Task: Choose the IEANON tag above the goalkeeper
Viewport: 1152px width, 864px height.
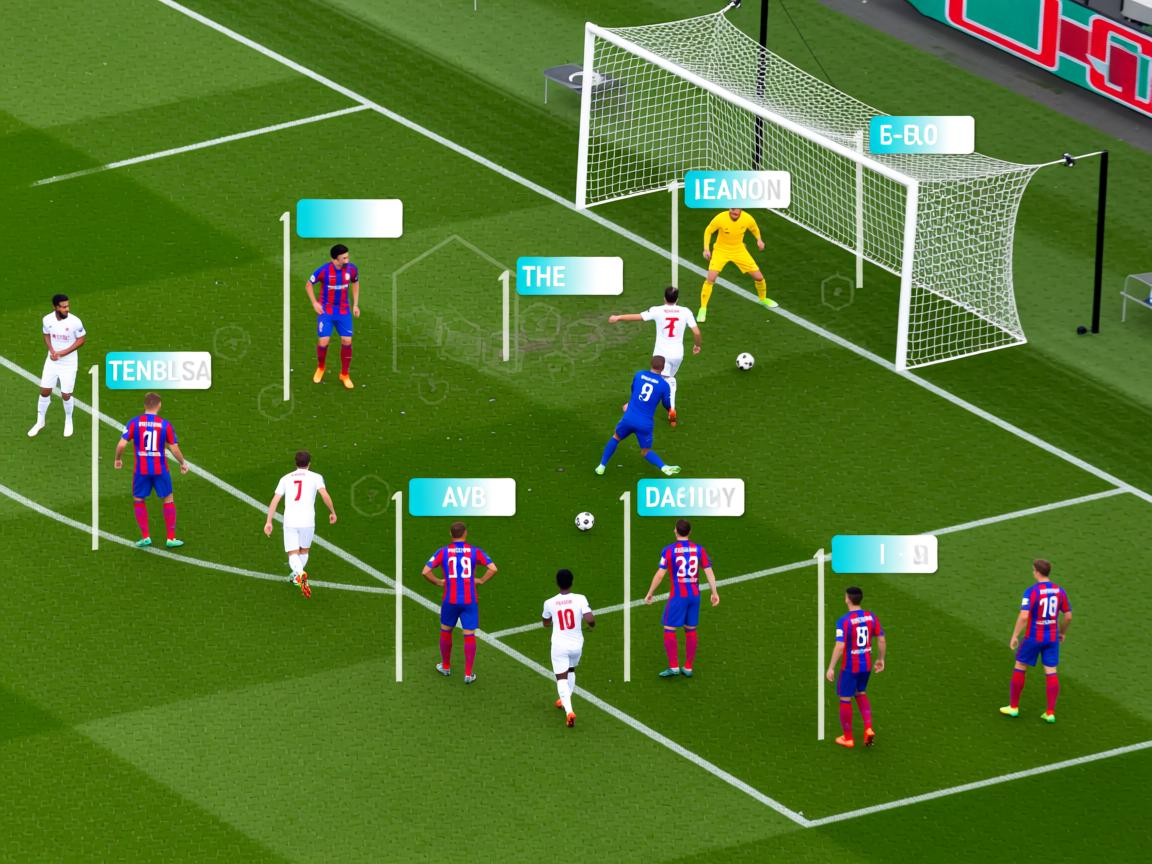Action: [x=737, y=189]
